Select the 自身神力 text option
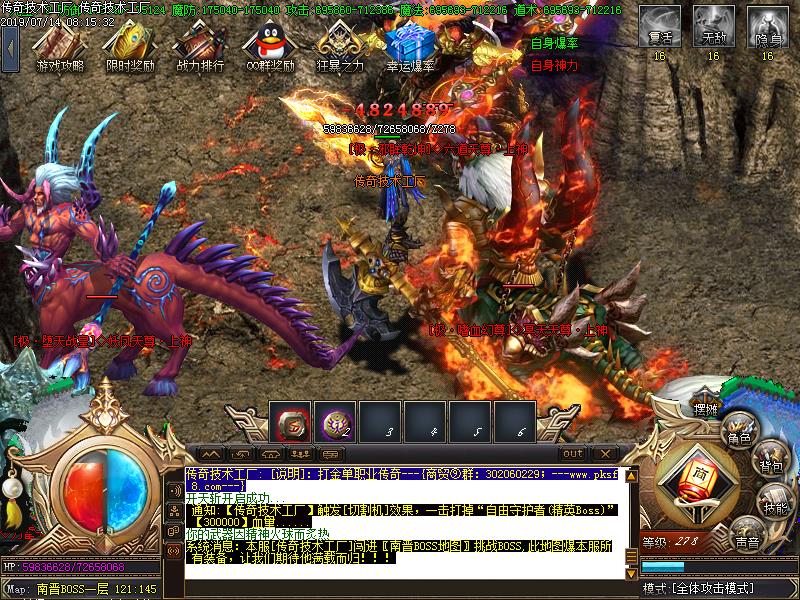The image size is (800, 600). 553,65
